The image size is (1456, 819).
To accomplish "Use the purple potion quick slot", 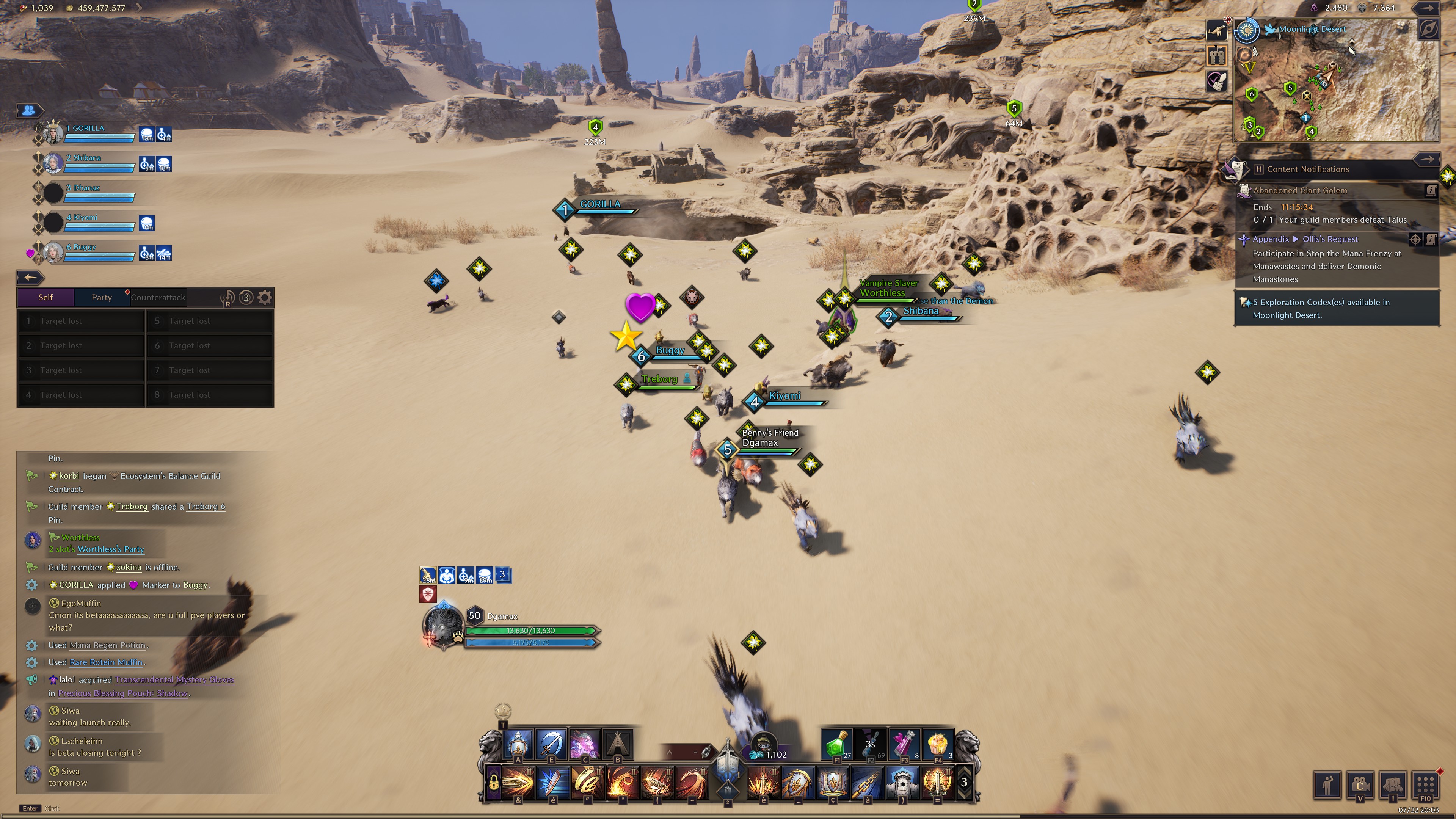I will 904,744.
